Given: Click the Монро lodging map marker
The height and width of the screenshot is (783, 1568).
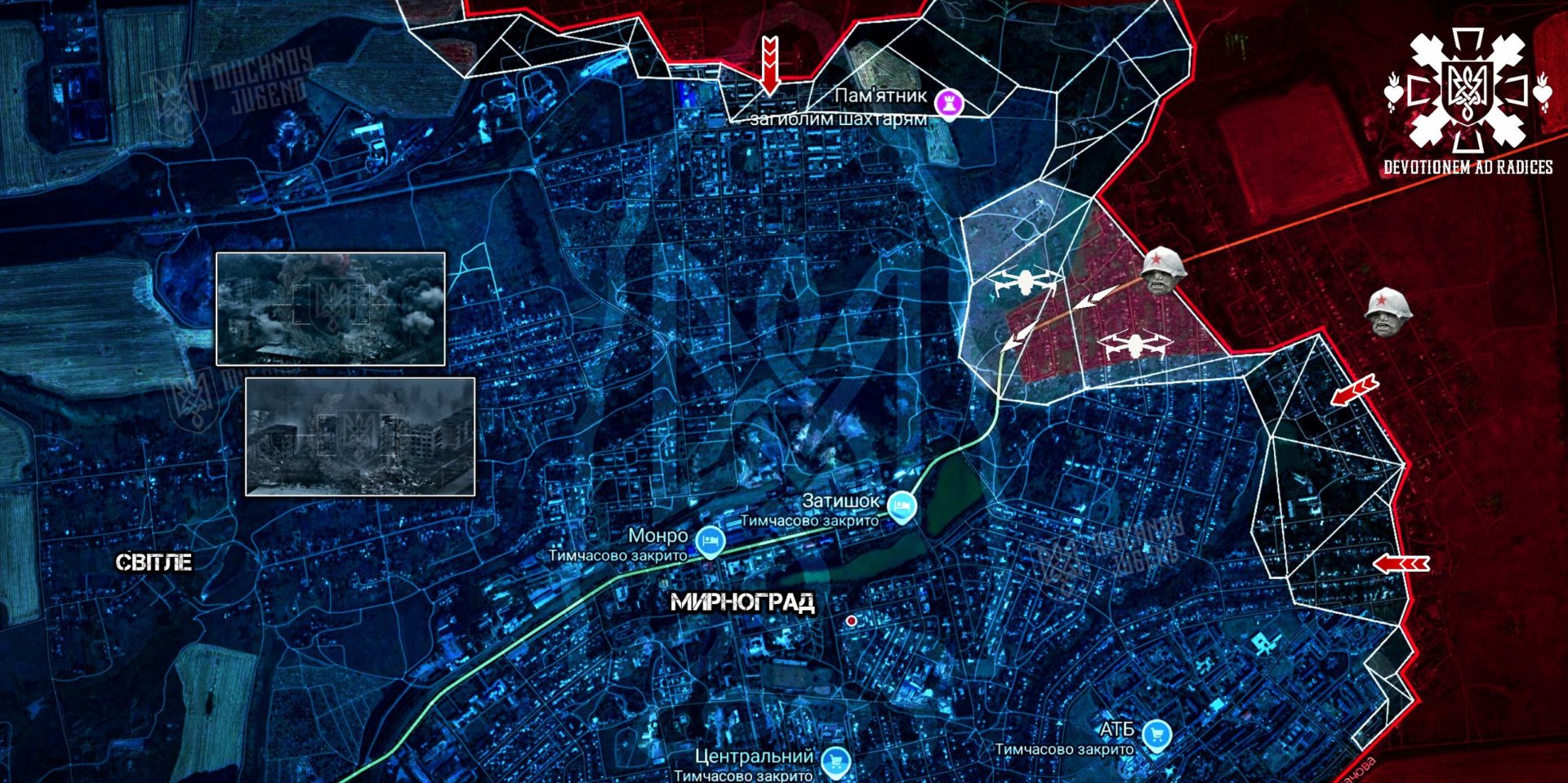Looking at the screenshot, I should (x=709, y=541).
